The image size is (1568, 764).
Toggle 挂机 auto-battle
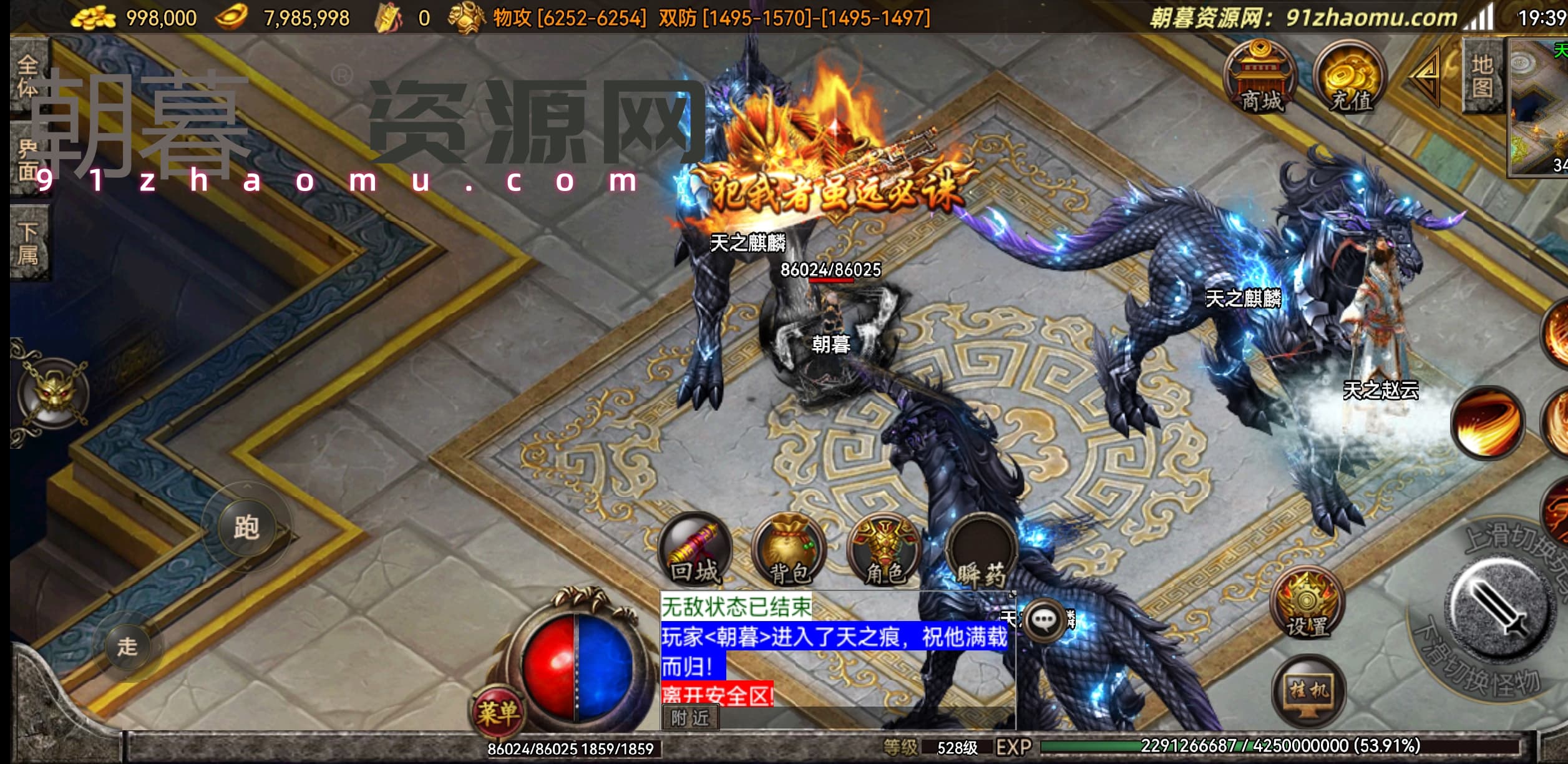(1308, 690)
